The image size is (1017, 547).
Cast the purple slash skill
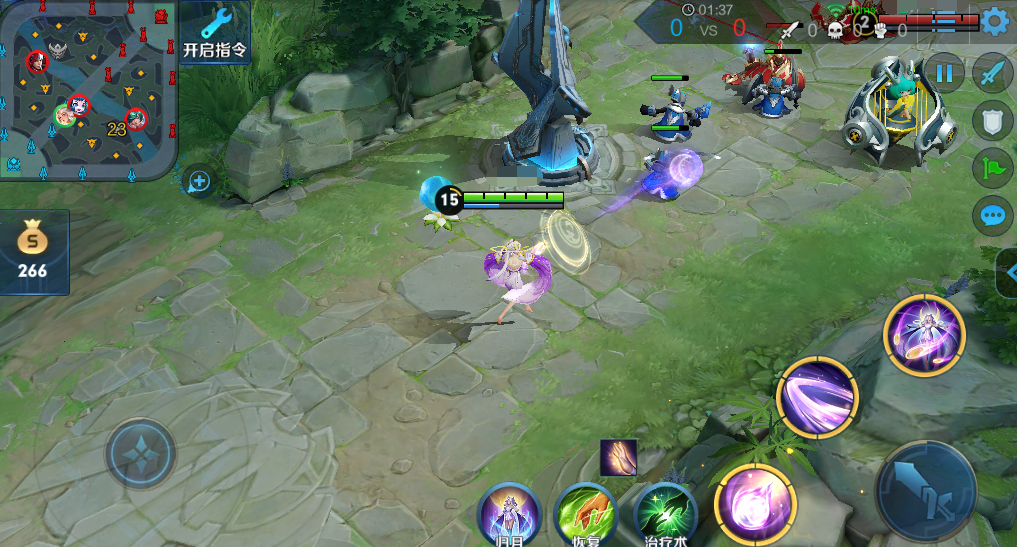[x=817, y=396]
